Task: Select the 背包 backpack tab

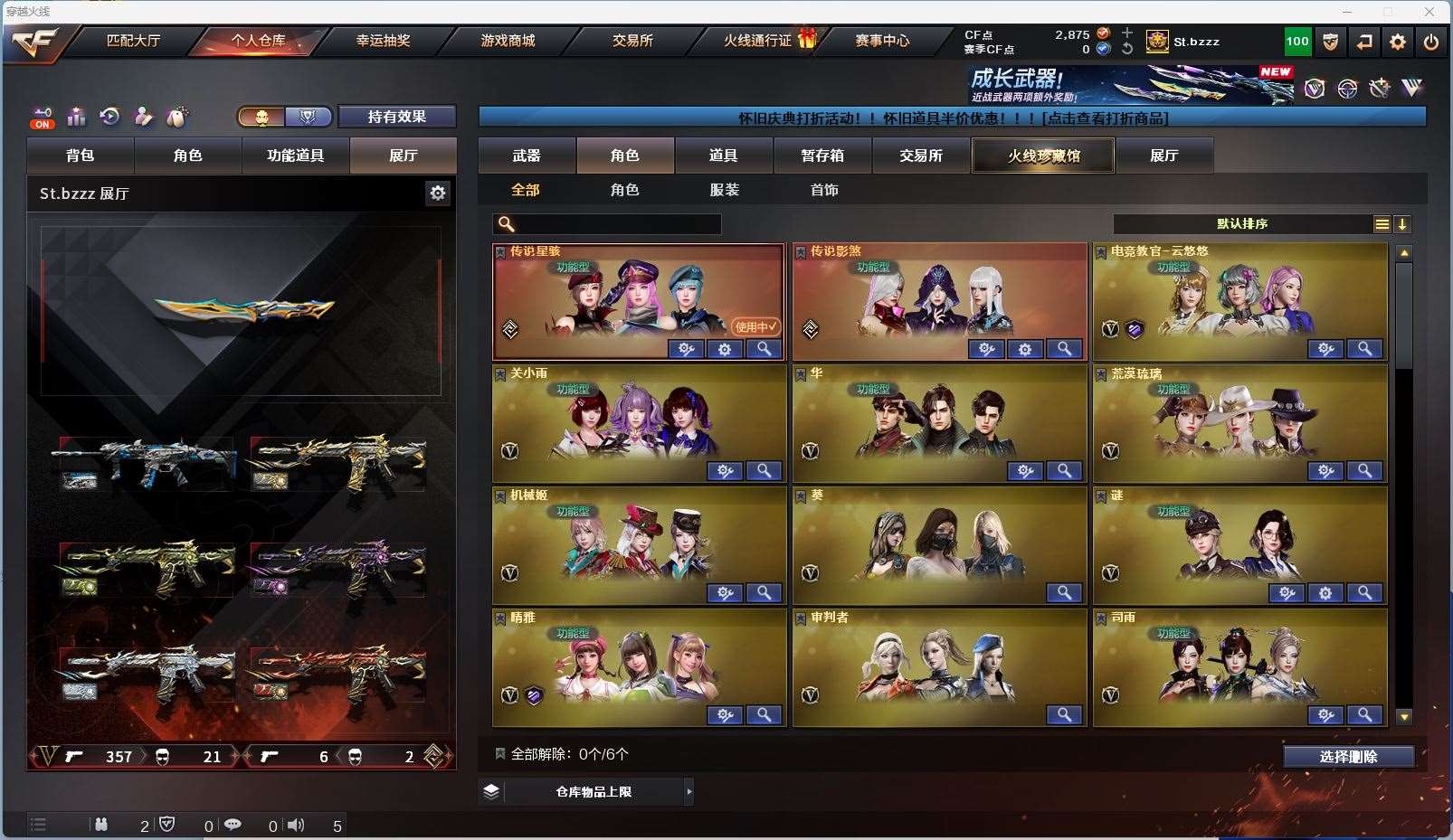Action: coord(81,156)
